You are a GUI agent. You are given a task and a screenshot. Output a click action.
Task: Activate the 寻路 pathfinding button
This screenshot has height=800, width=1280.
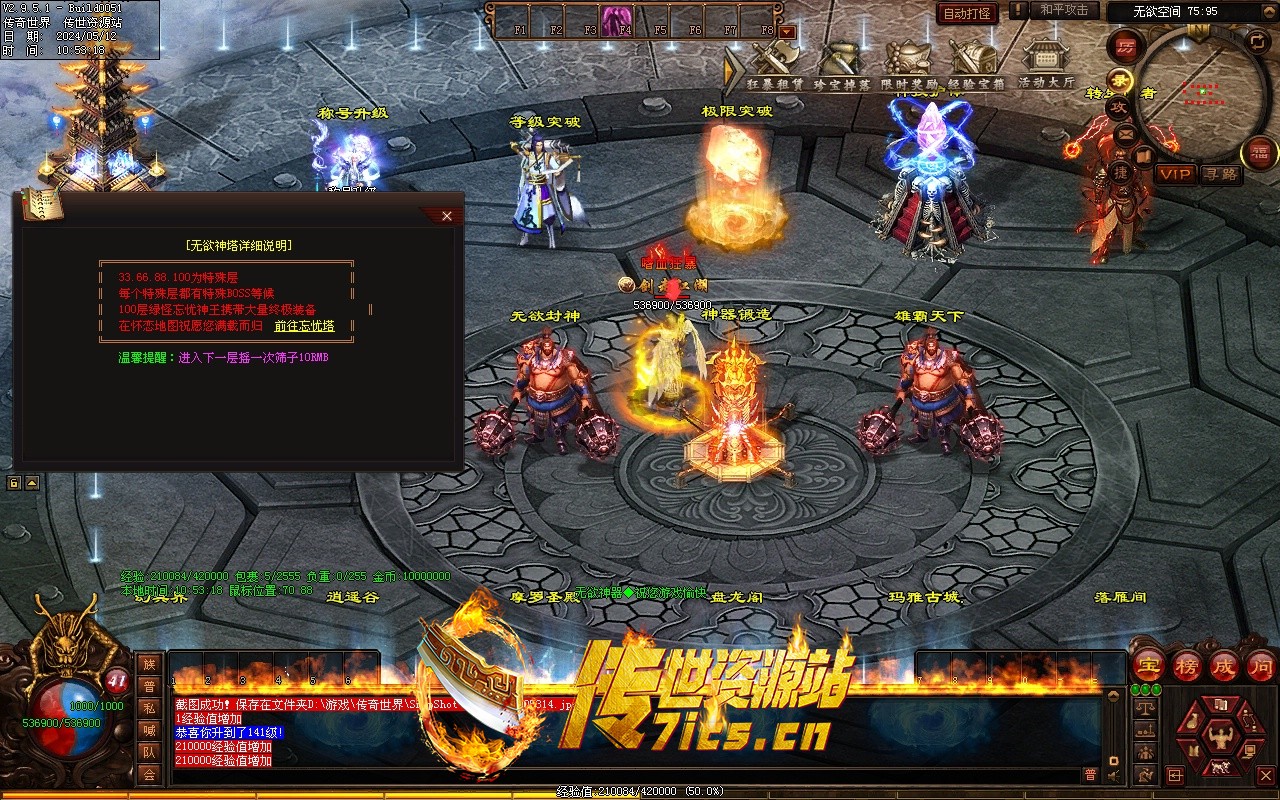pyautogui.click(x=1220, y=174)
